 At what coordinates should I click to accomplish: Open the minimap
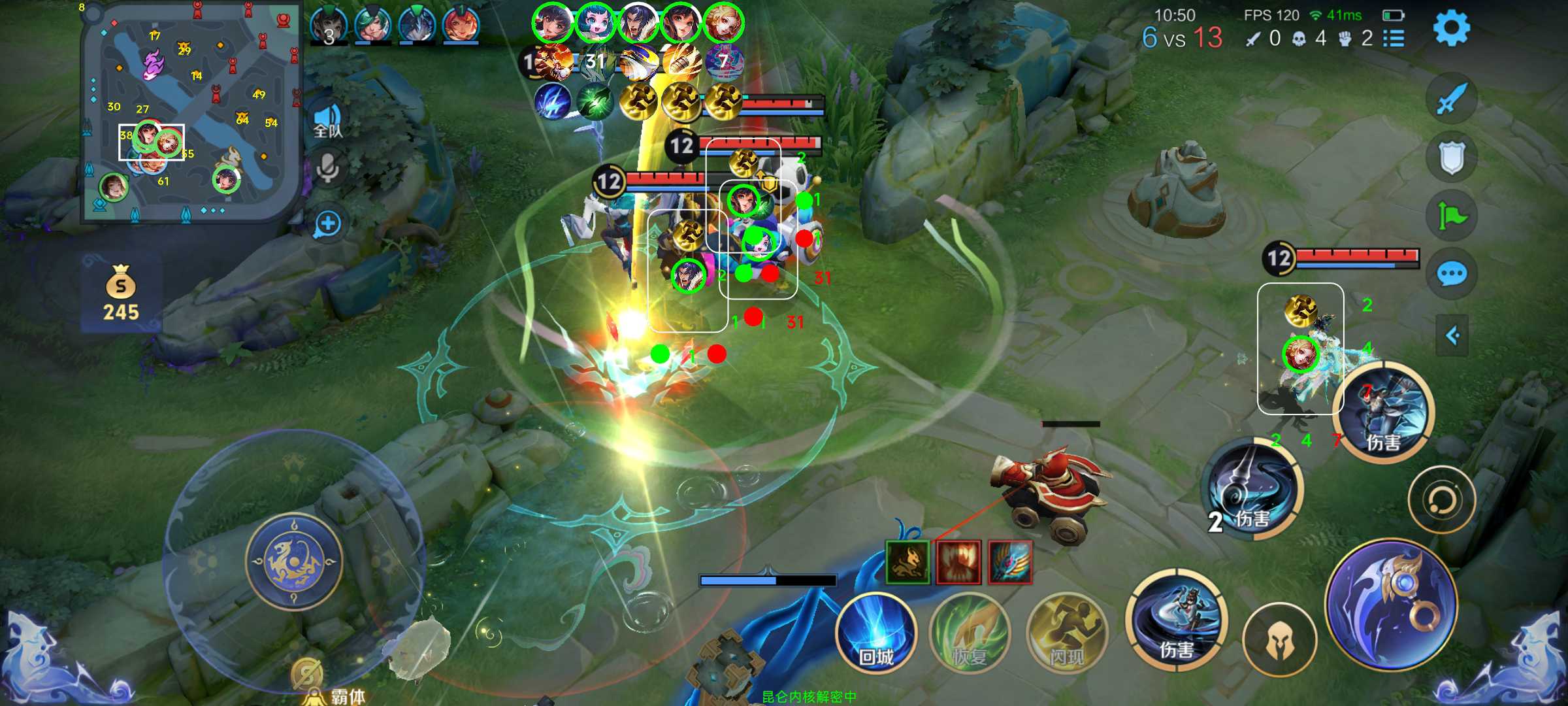[189, 112]
